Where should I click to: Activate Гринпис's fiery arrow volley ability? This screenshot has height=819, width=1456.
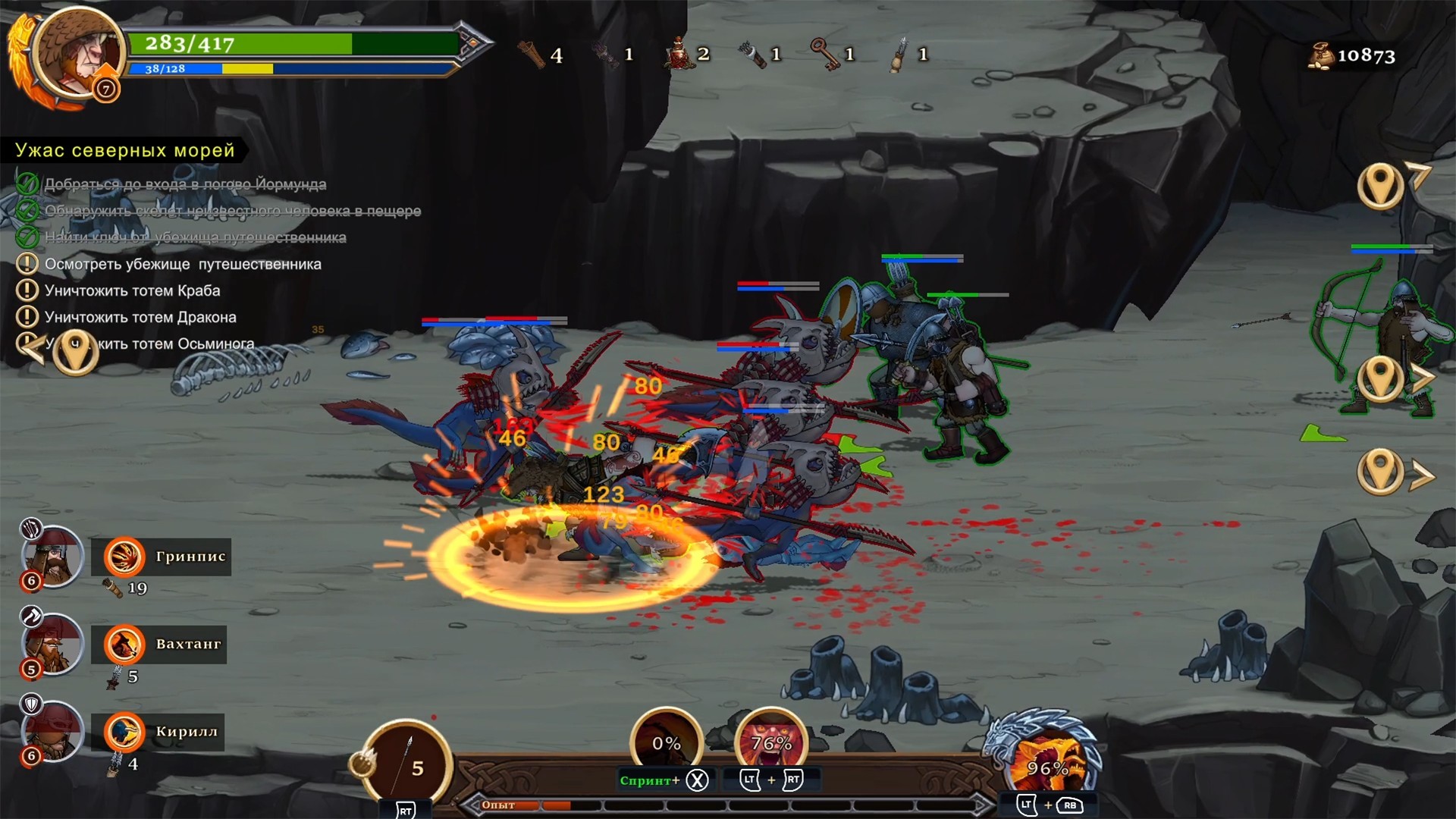coord(124,557)
